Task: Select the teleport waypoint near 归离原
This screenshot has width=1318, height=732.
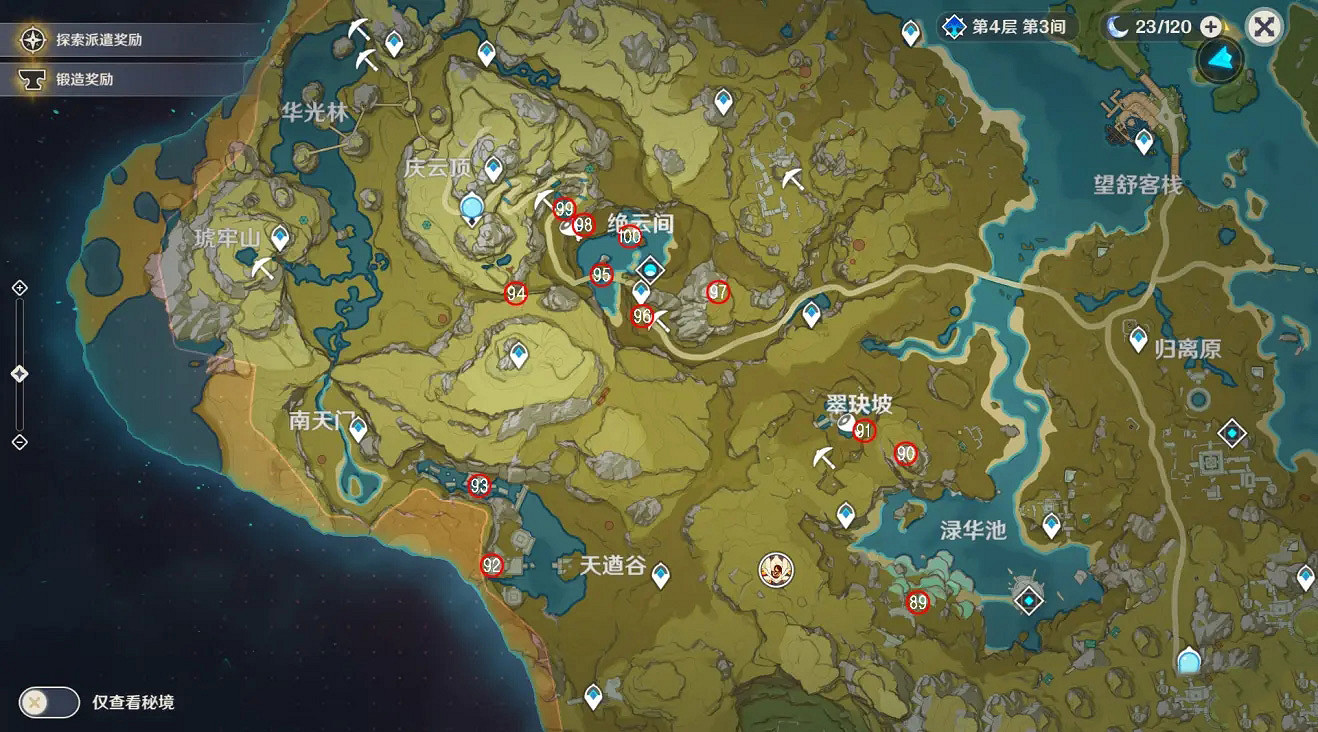Action: (1136, 341)
